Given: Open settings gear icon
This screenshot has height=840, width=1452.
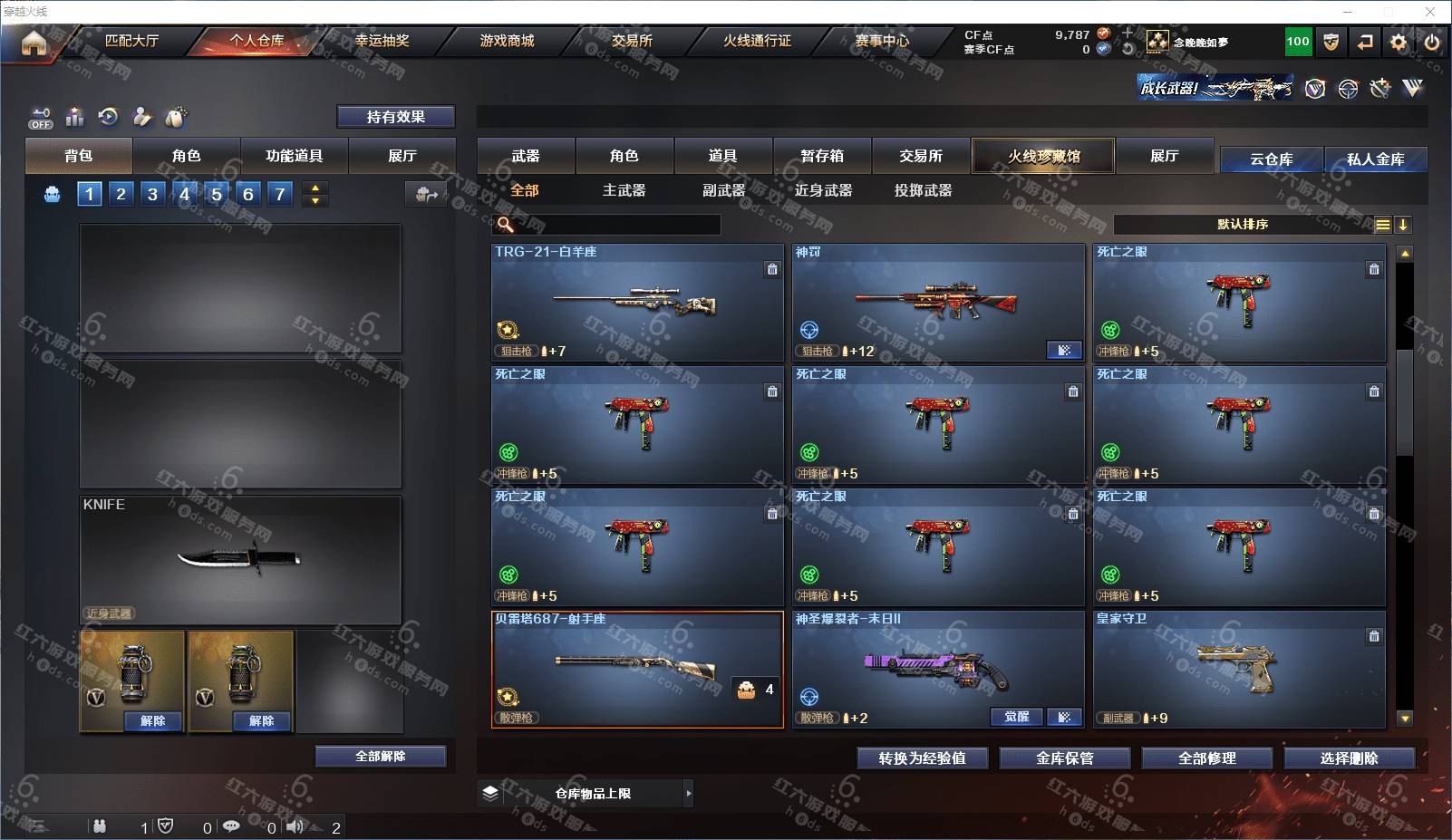Looking at the screenshot, I should 1399,42.
